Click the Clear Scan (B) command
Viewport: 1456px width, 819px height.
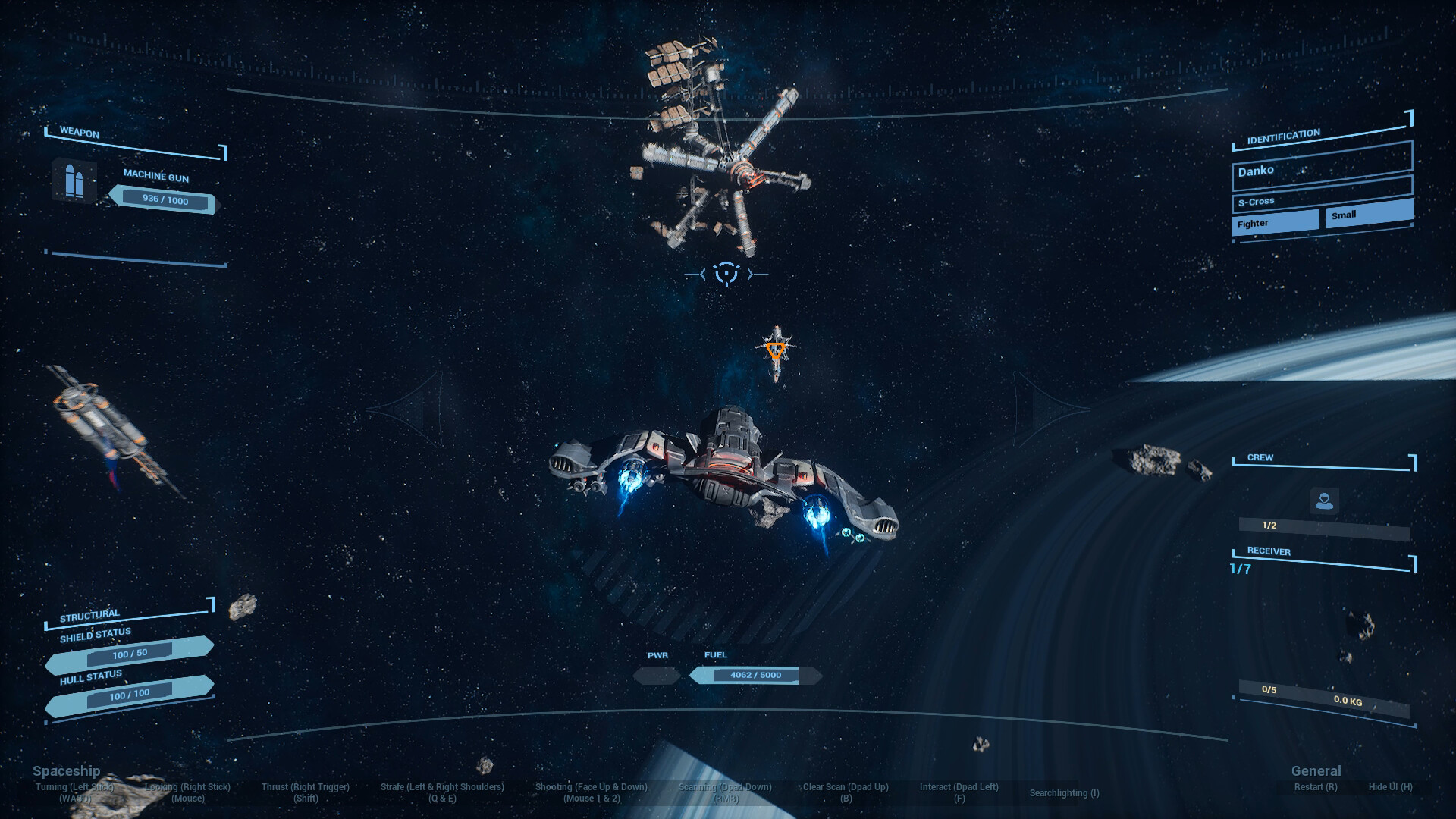pos(844,792)
